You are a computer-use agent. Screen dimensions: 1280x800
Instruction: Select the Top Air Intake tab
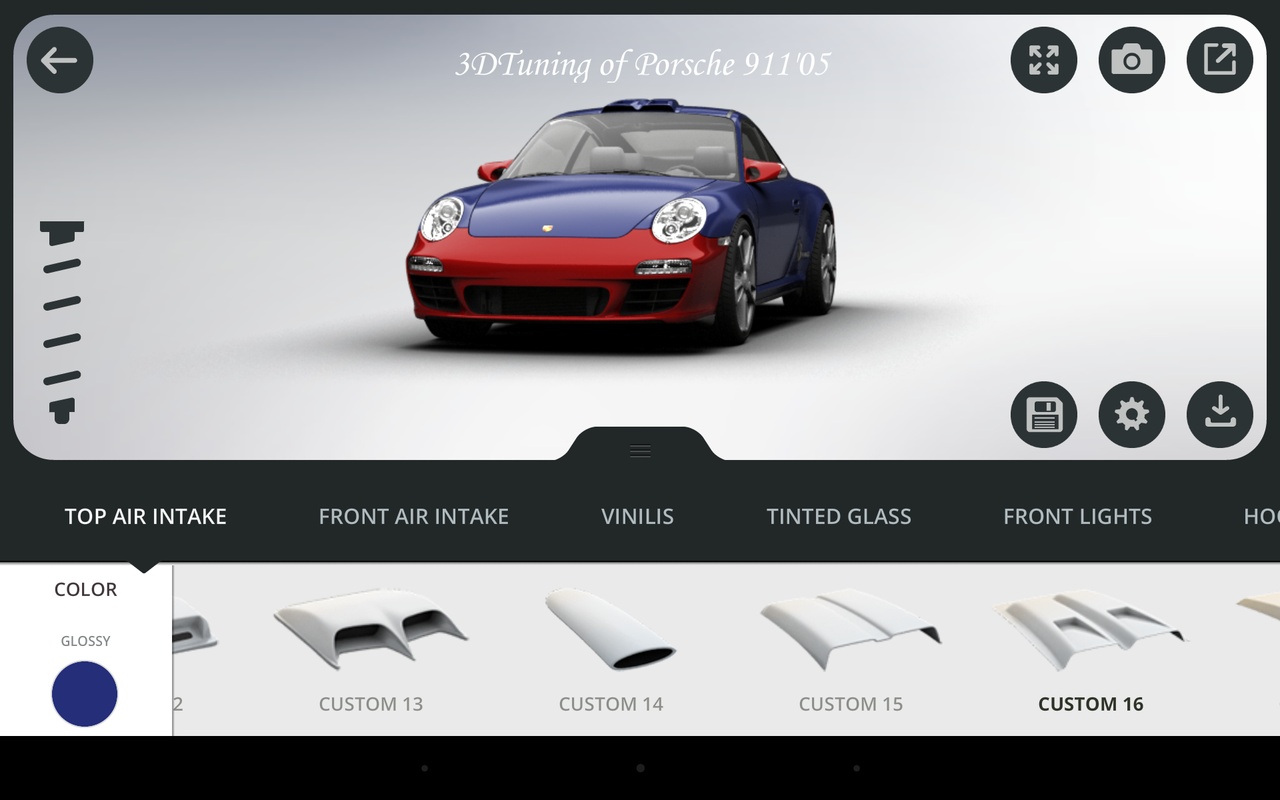[146, 516]
